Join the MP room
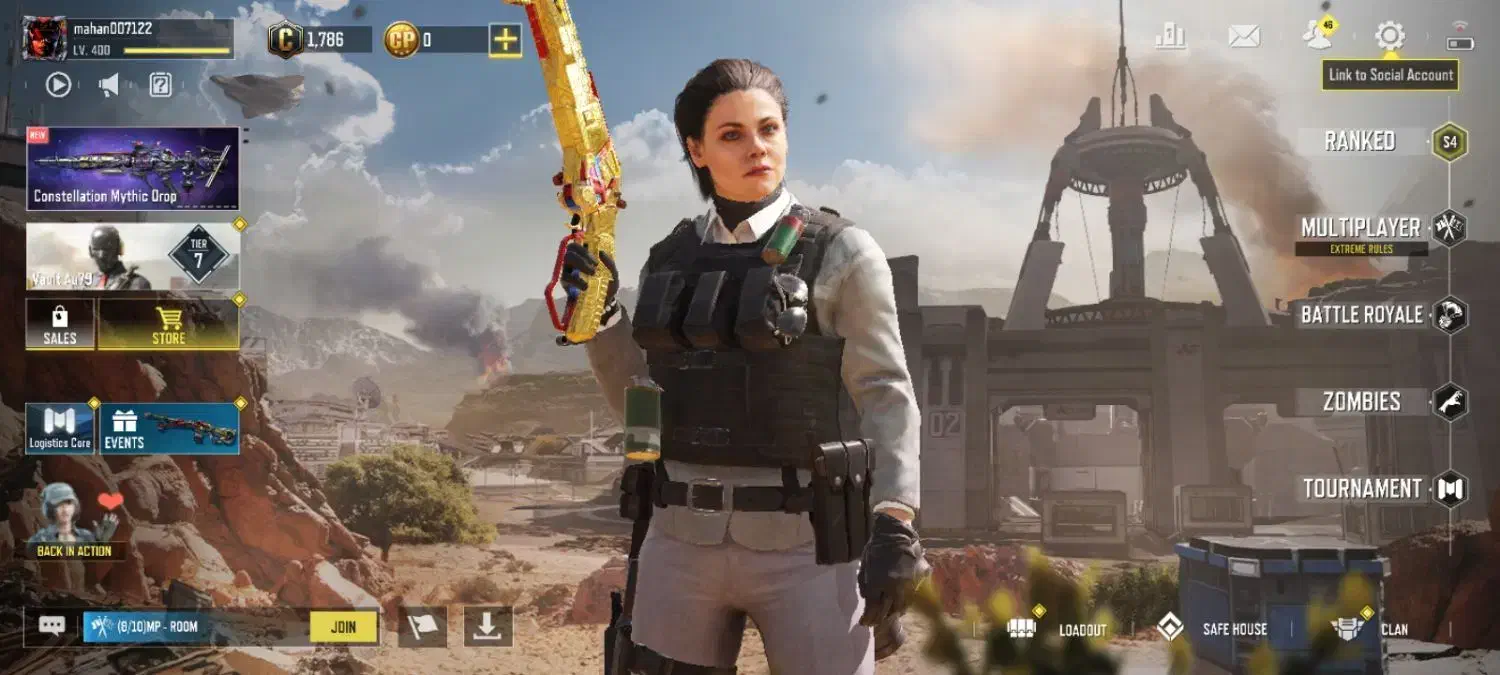 343,627
